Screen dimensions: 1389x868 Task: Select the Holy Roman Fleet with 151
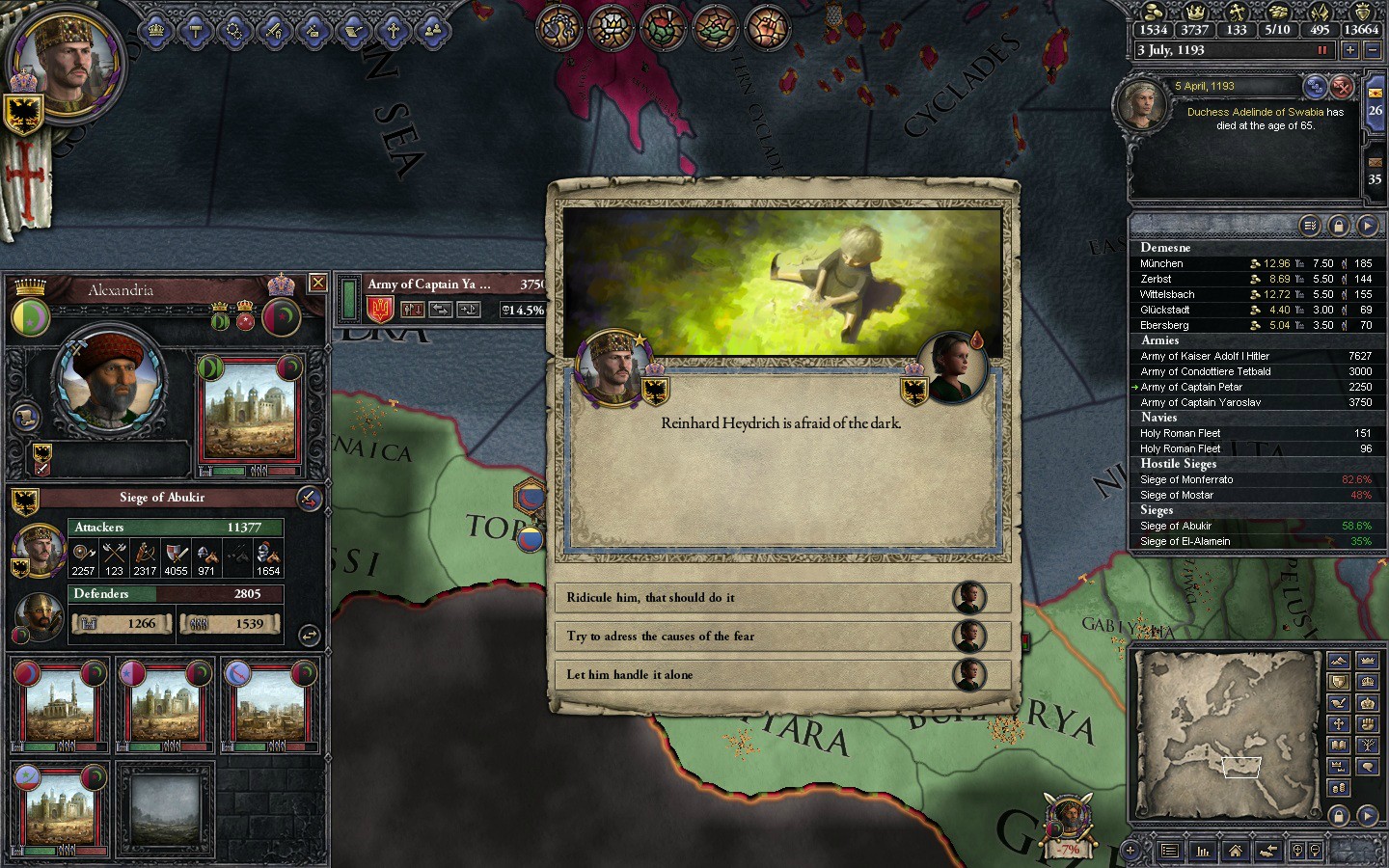pyautogui.click(x=1181, y=433)
